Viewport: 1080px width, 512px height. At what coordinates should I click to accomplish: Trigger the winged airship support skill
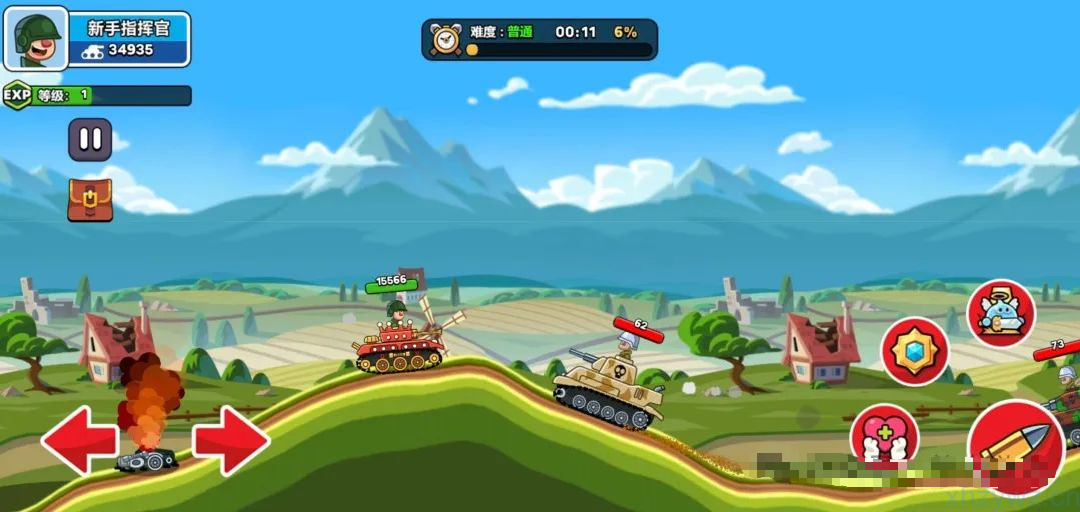point(1001,313)
